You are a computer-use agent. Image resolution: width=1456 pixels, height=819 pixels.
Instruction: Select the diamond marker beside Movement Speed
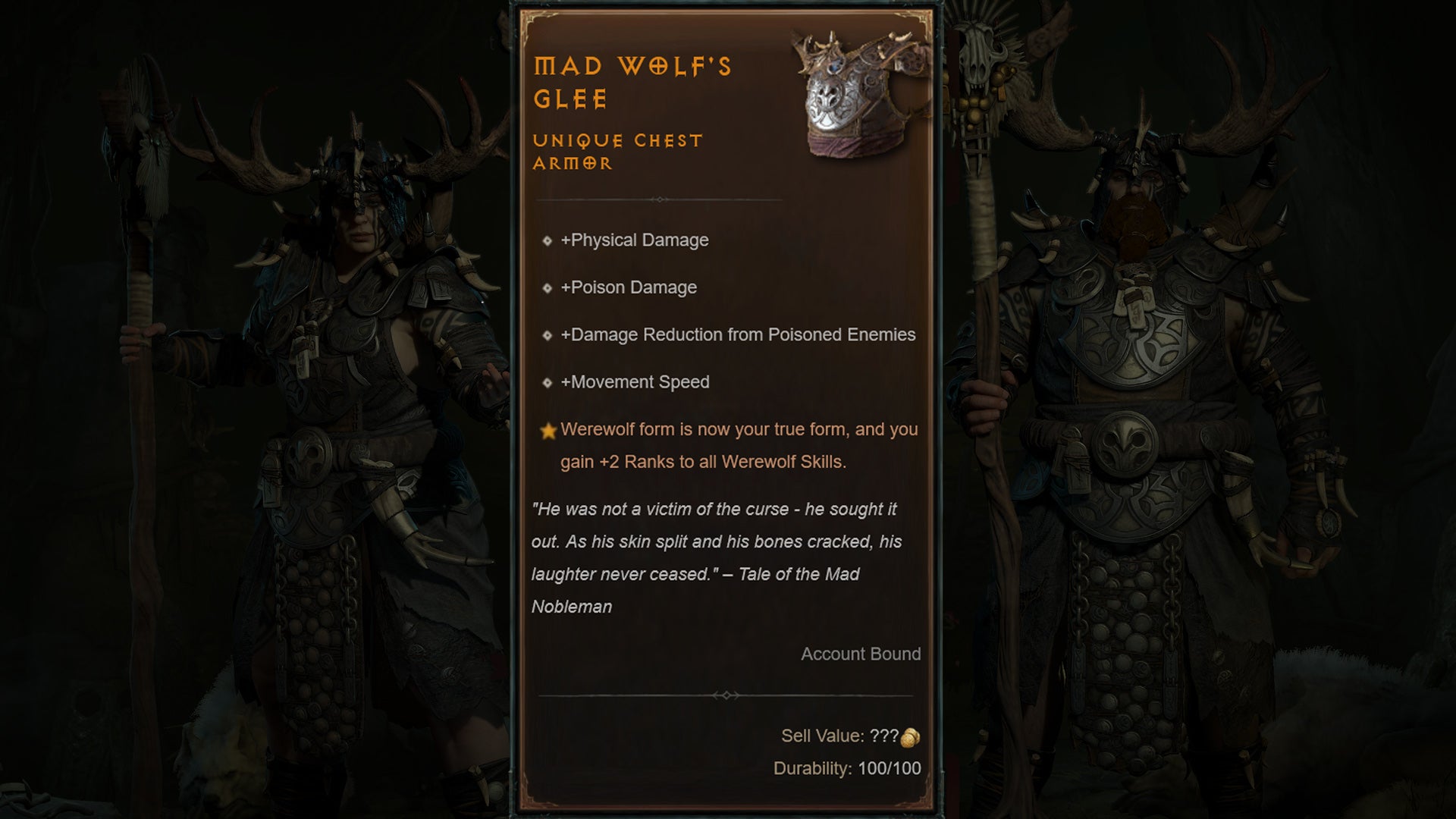coord(548,383)
